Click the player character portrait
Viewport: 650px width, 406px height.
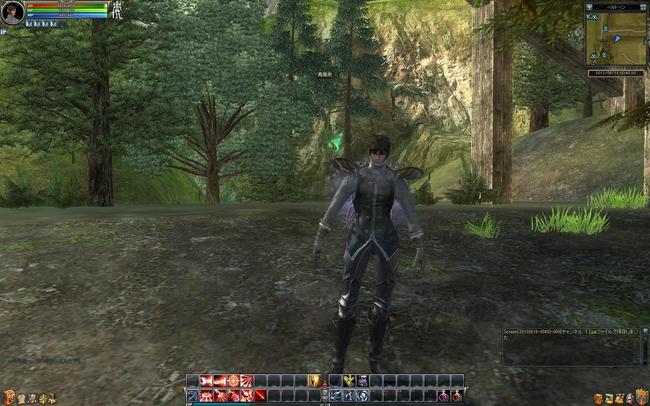coord(12,12)
